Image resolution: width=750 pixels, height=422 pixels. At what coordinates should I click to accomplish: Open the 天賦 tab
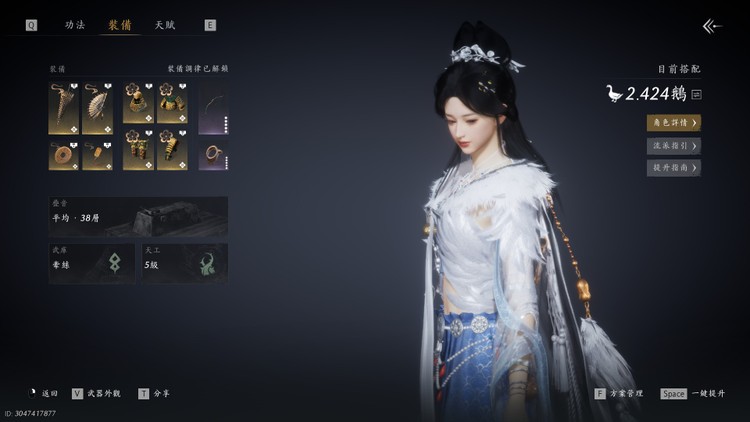[164, 24]
